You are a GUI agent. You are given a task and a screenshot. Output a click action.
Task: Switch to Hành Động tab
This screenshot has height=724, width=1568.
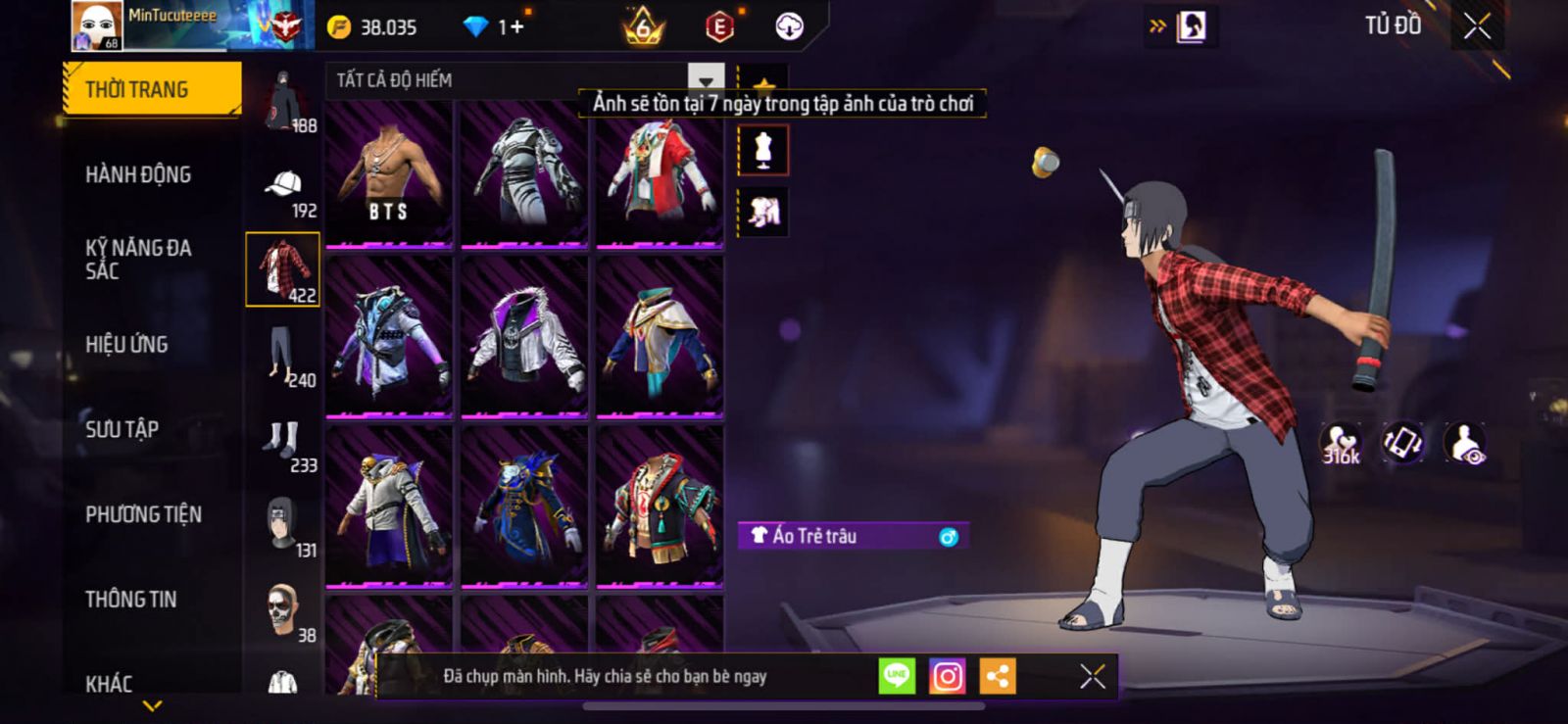(138, 174)
